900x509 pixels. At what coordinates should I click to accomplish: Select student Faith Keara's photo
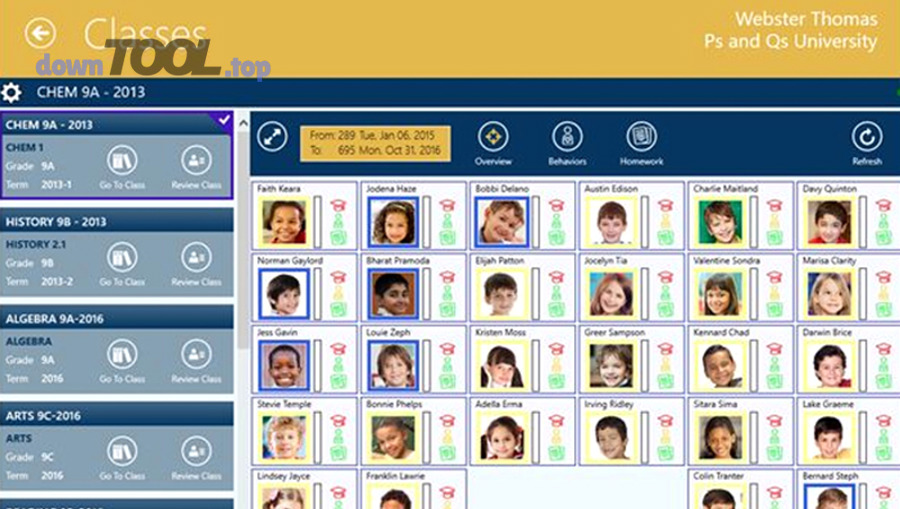284,222
